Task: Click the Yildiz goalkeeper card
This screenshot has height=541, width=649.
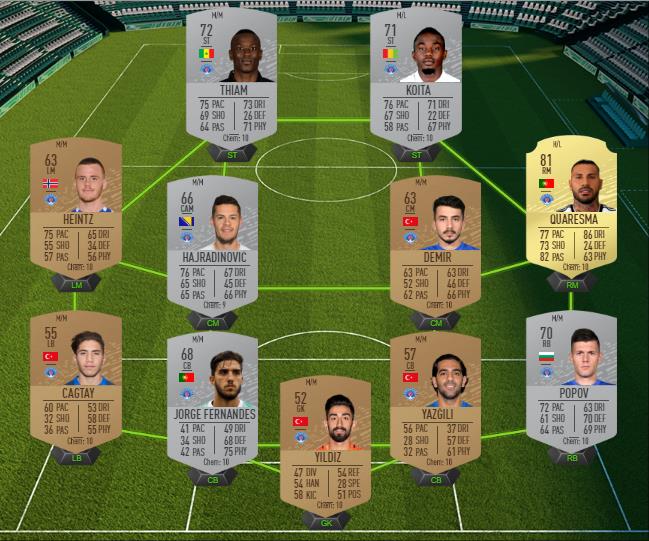Action: click(x=324, y=445)
